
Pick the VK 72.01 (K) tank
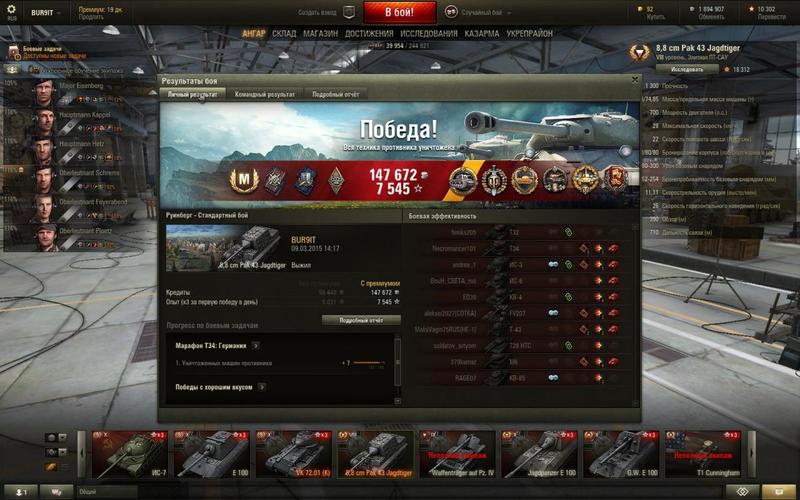point(293,455)
